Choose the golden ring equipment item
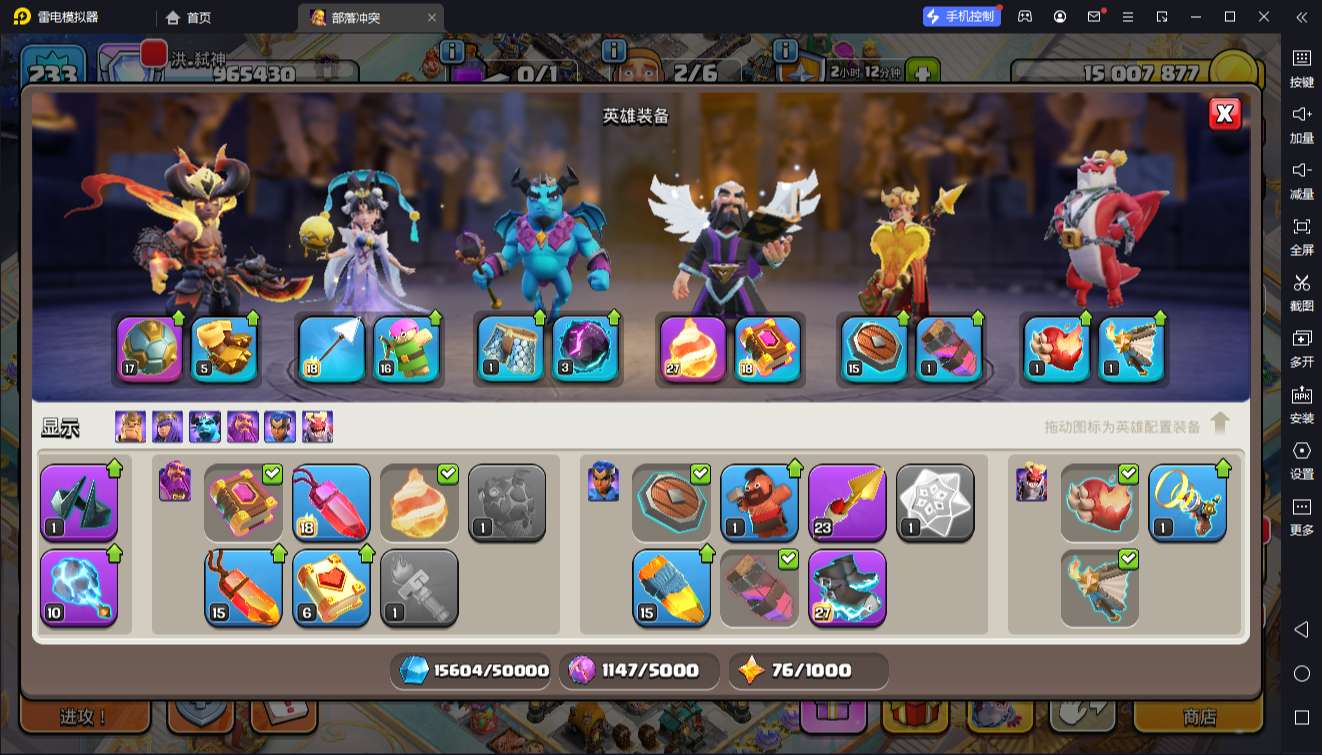 click(1187, 503)
